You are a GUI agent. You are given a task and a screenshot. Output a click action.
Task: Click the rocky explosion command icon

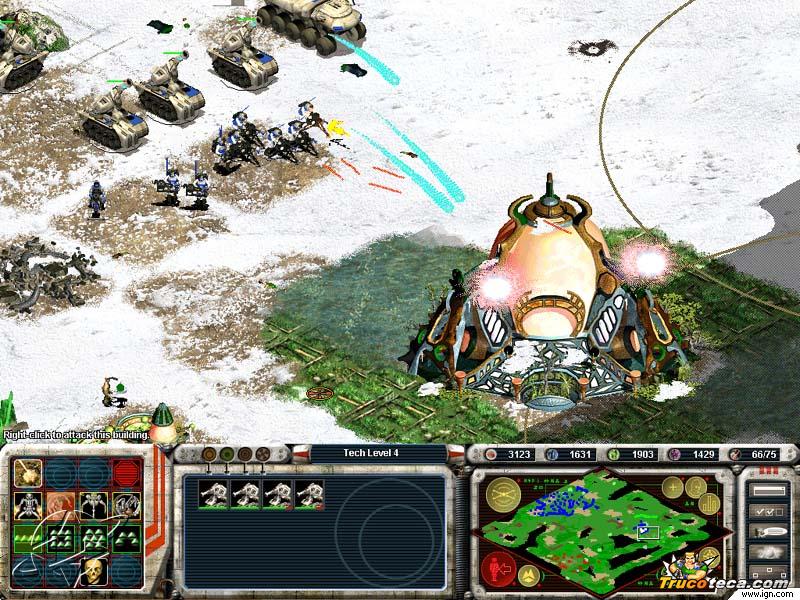point(28,474)
